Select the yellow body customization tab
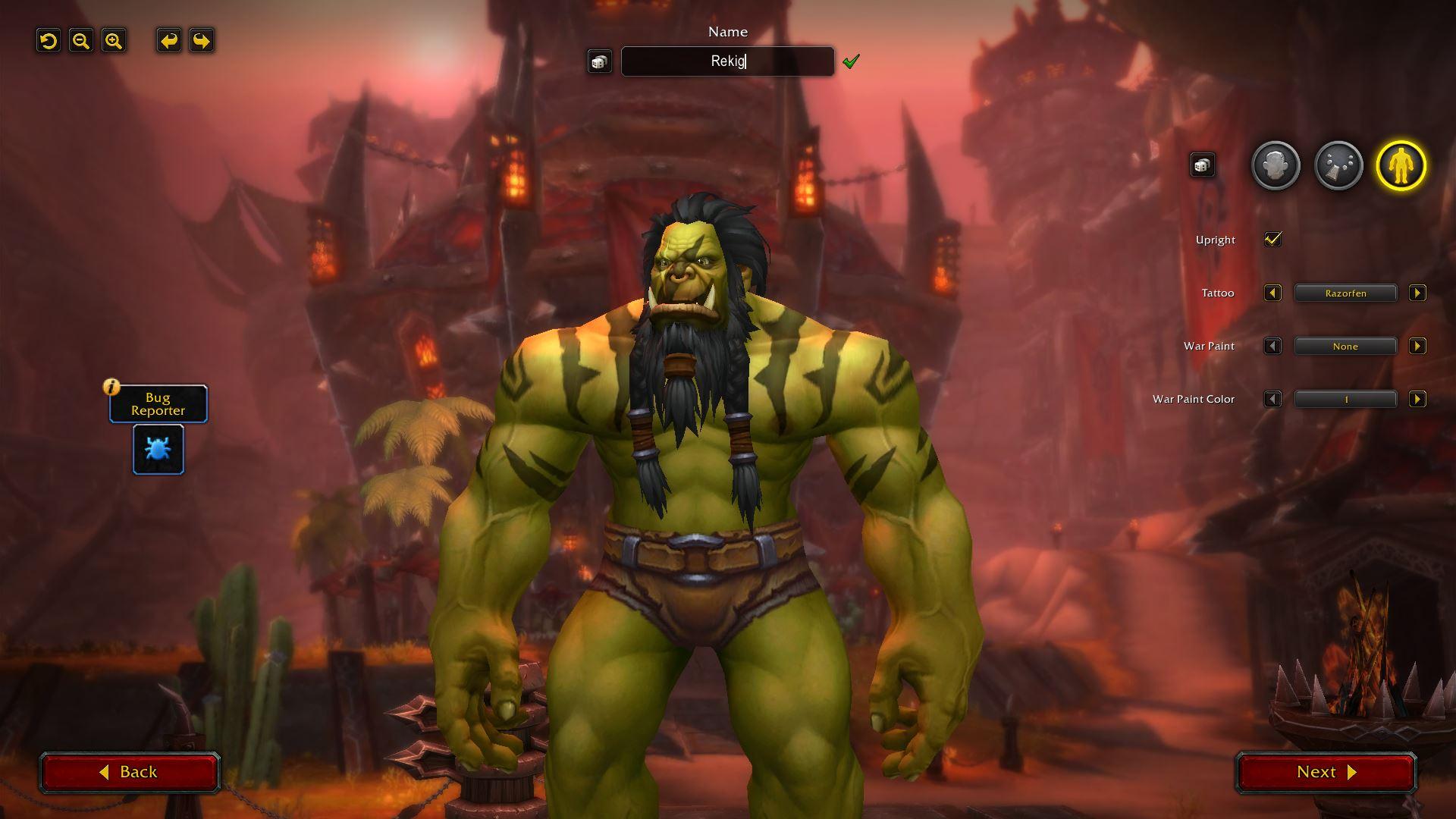1456x819 pixels. pos(1401,165)
